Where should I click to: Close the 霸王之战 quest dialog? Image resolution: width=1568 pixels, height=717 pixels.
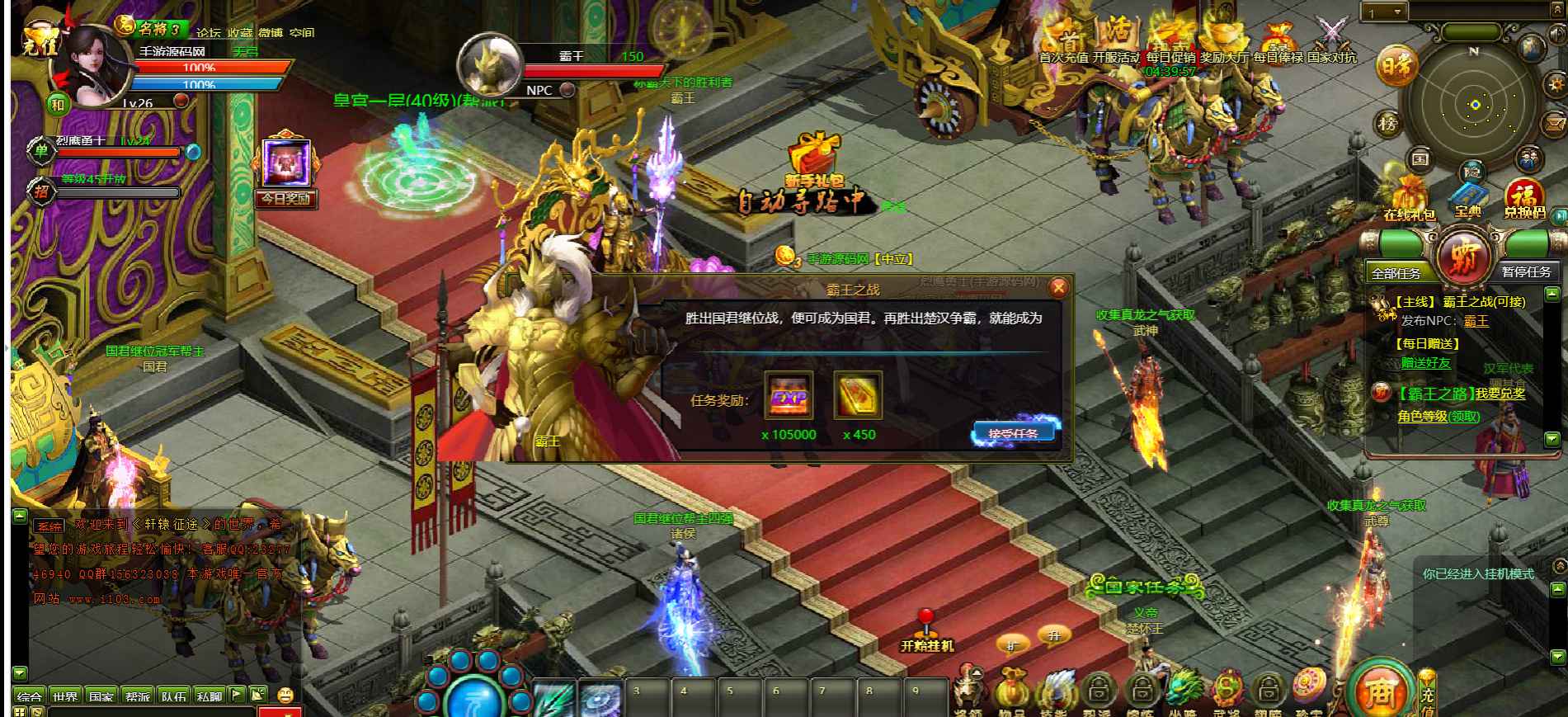[x=1058, y=287]
